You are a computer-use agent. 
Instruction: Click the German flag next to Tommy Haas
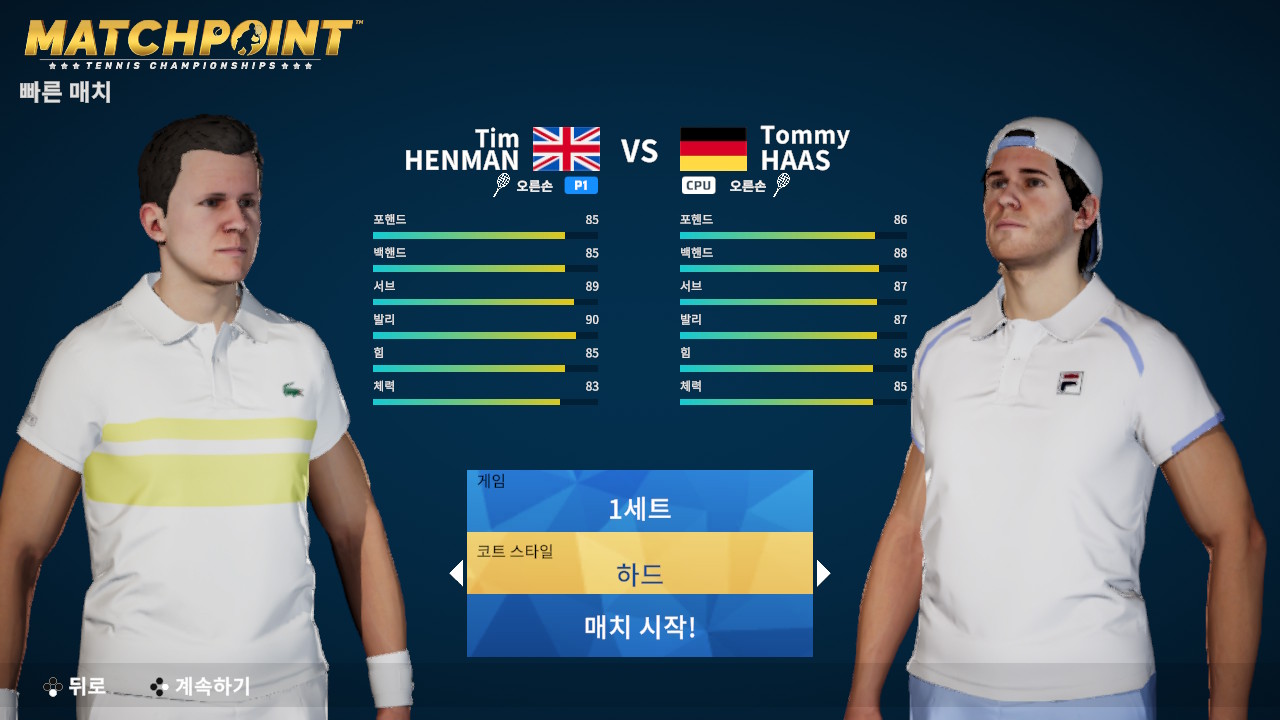[x=714, y=149]
